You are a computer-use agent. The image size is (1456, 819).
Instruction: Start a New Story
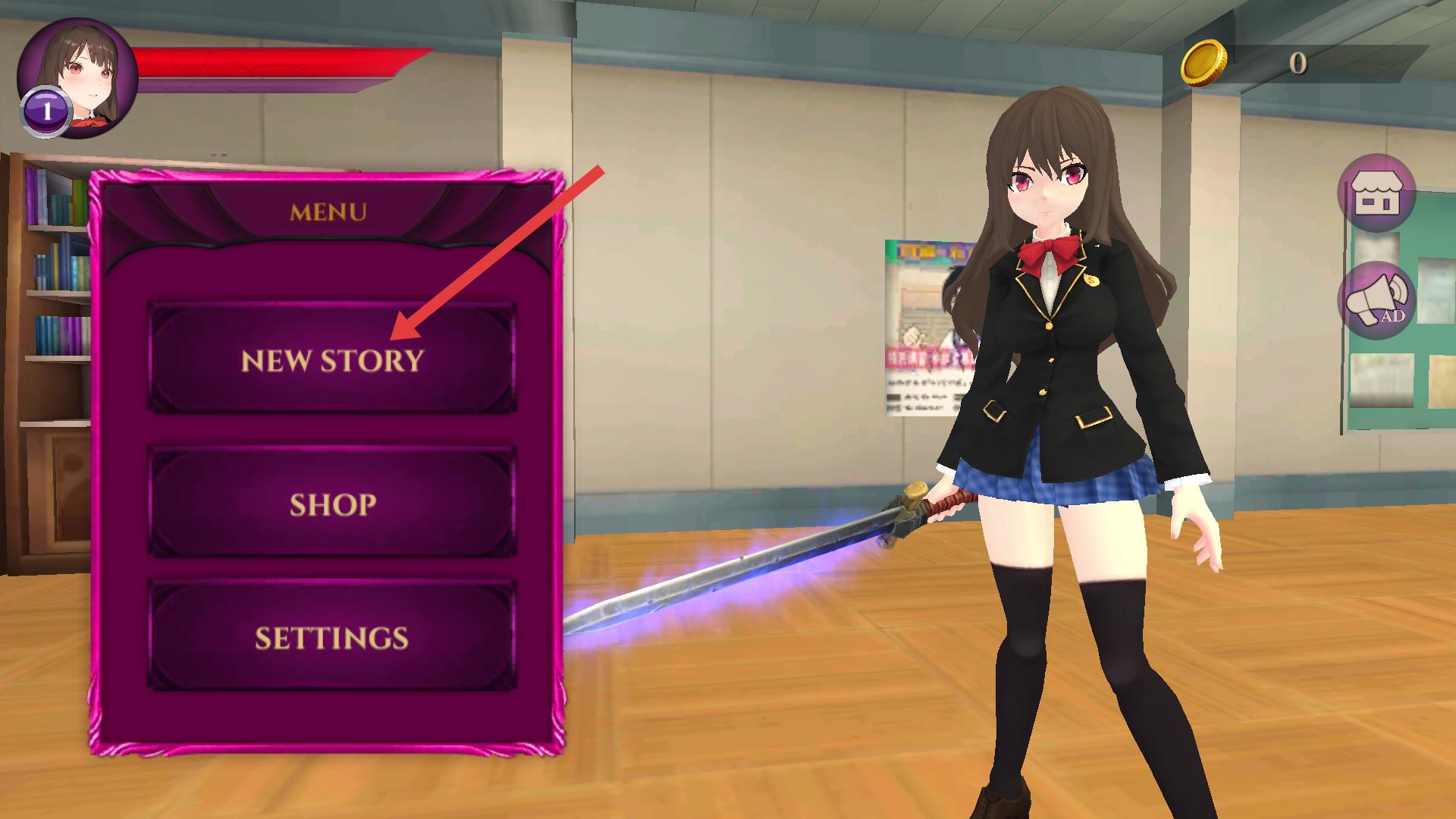pos(332,359)
